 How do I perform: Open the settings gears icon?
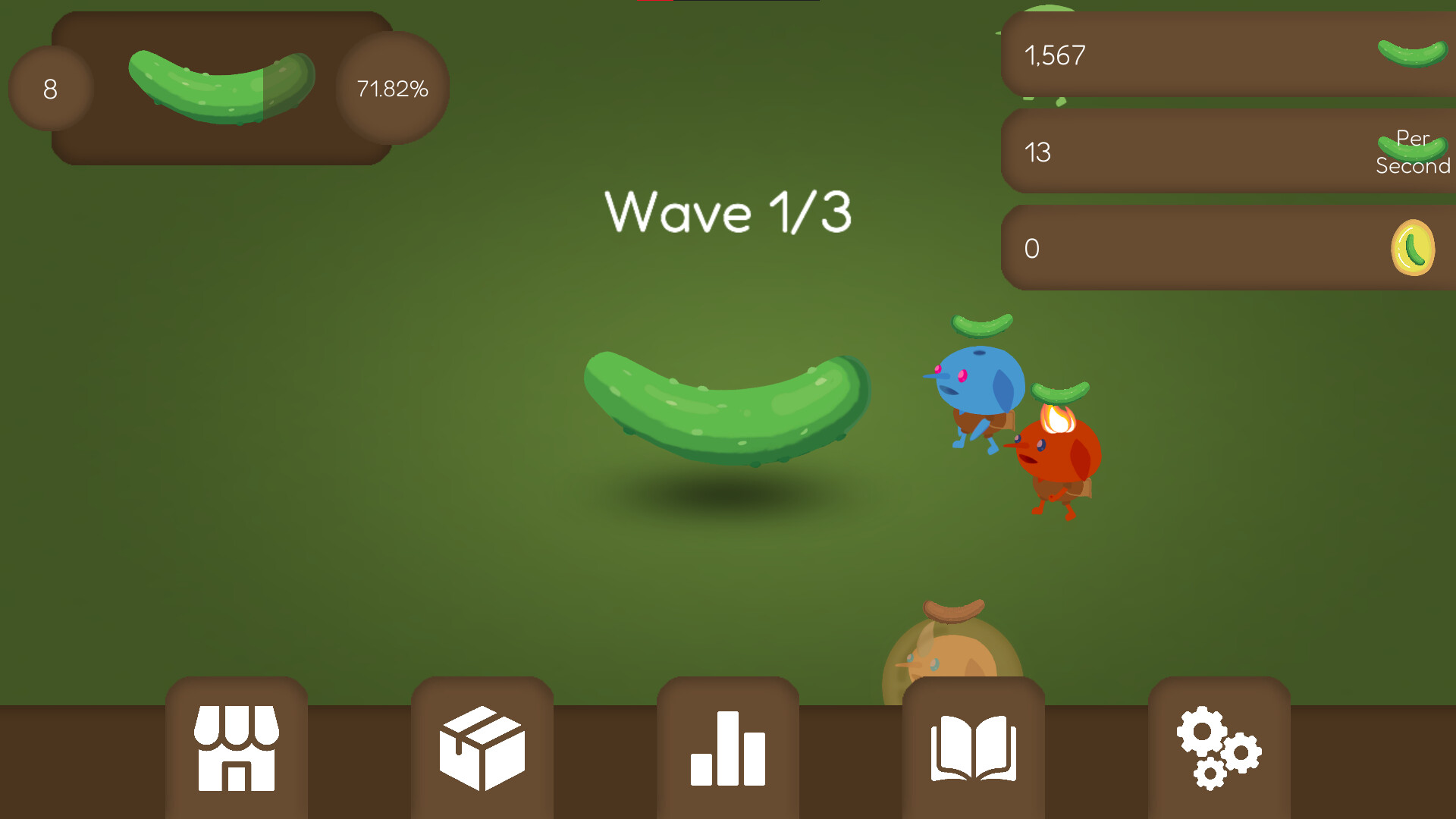(1218, 747)
